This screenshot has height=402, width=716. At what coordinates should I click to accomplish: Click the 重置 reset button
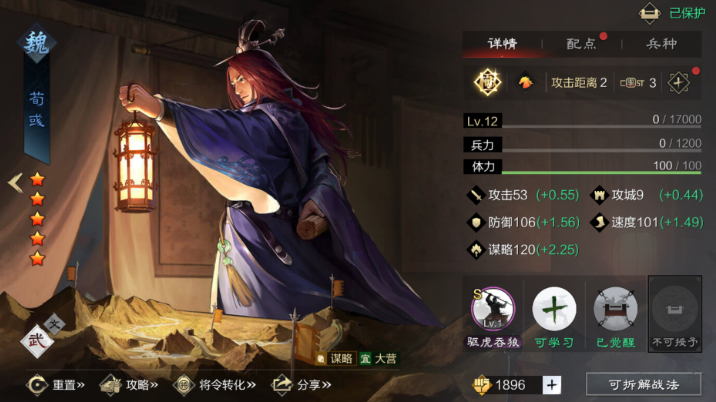pyautogui.click(x=56, y=384)
